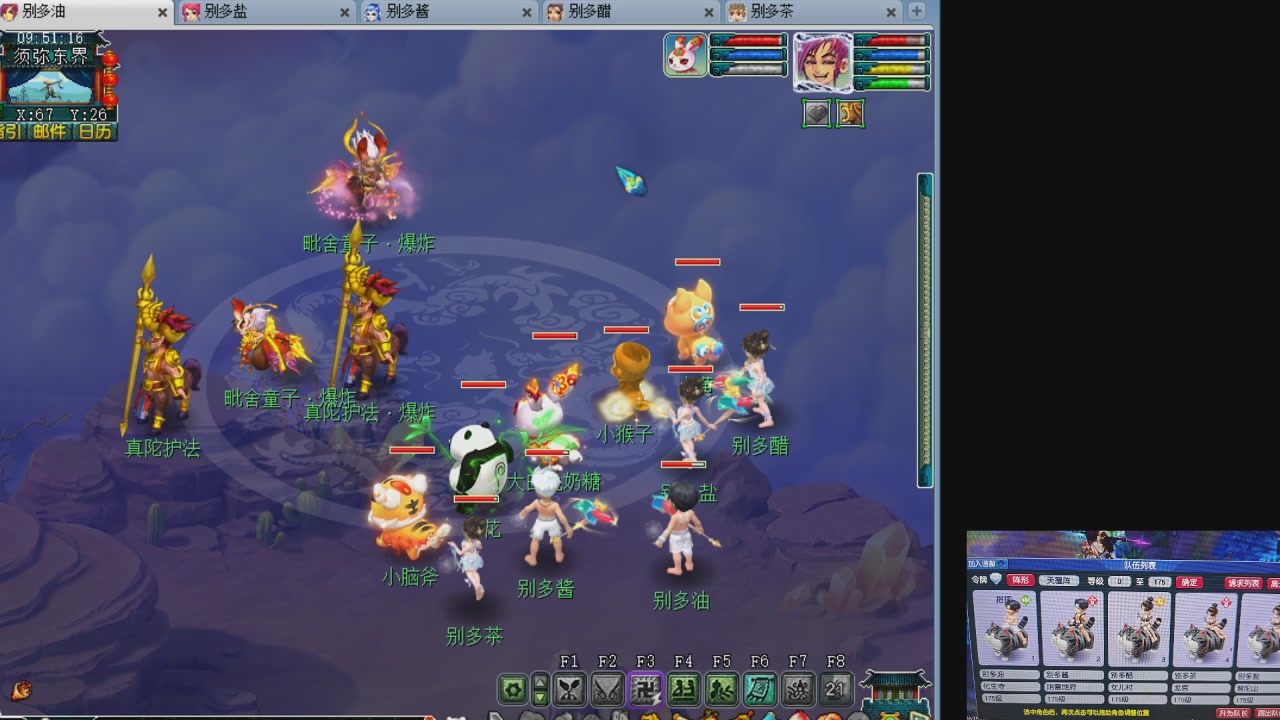The height and width of the screenshot is (720, 1280).
Task: Click the F8 slot showing 21
Action: [x=836, y=689]
